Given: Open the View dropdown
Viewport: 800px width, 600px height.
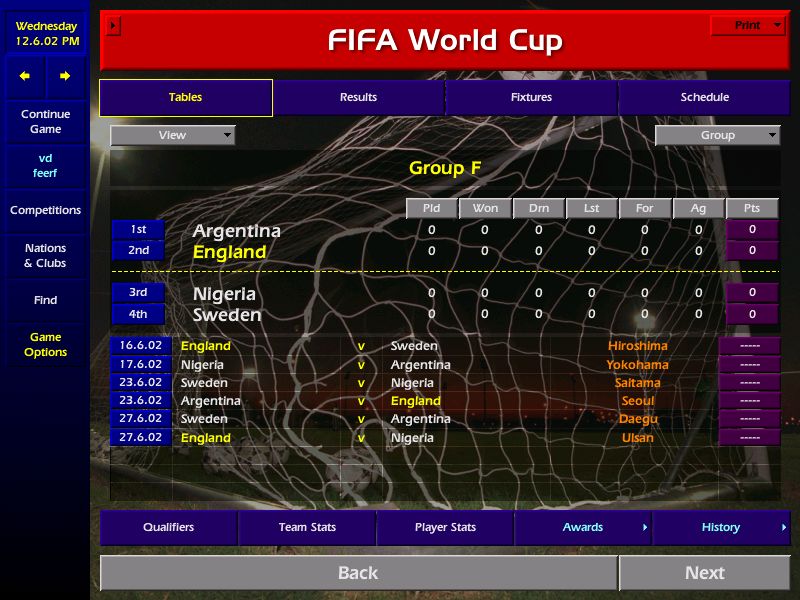Looking at the screenshot, I should coord(173,135).
